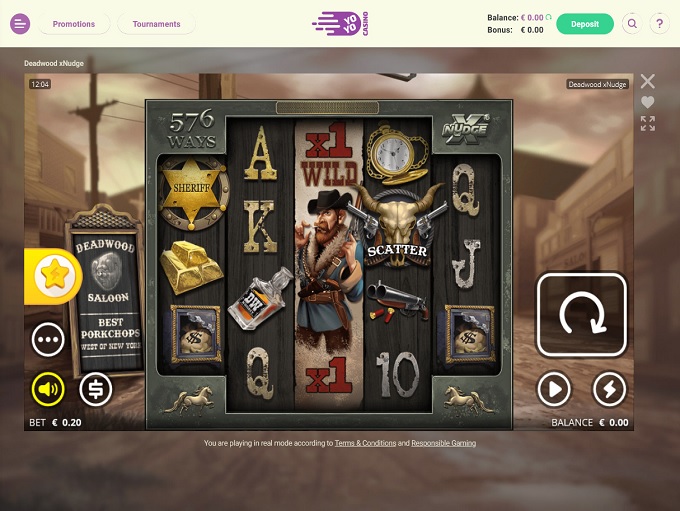Go to the Promotions page
Viewport: 680px width, 511px height.
point(74,24)
